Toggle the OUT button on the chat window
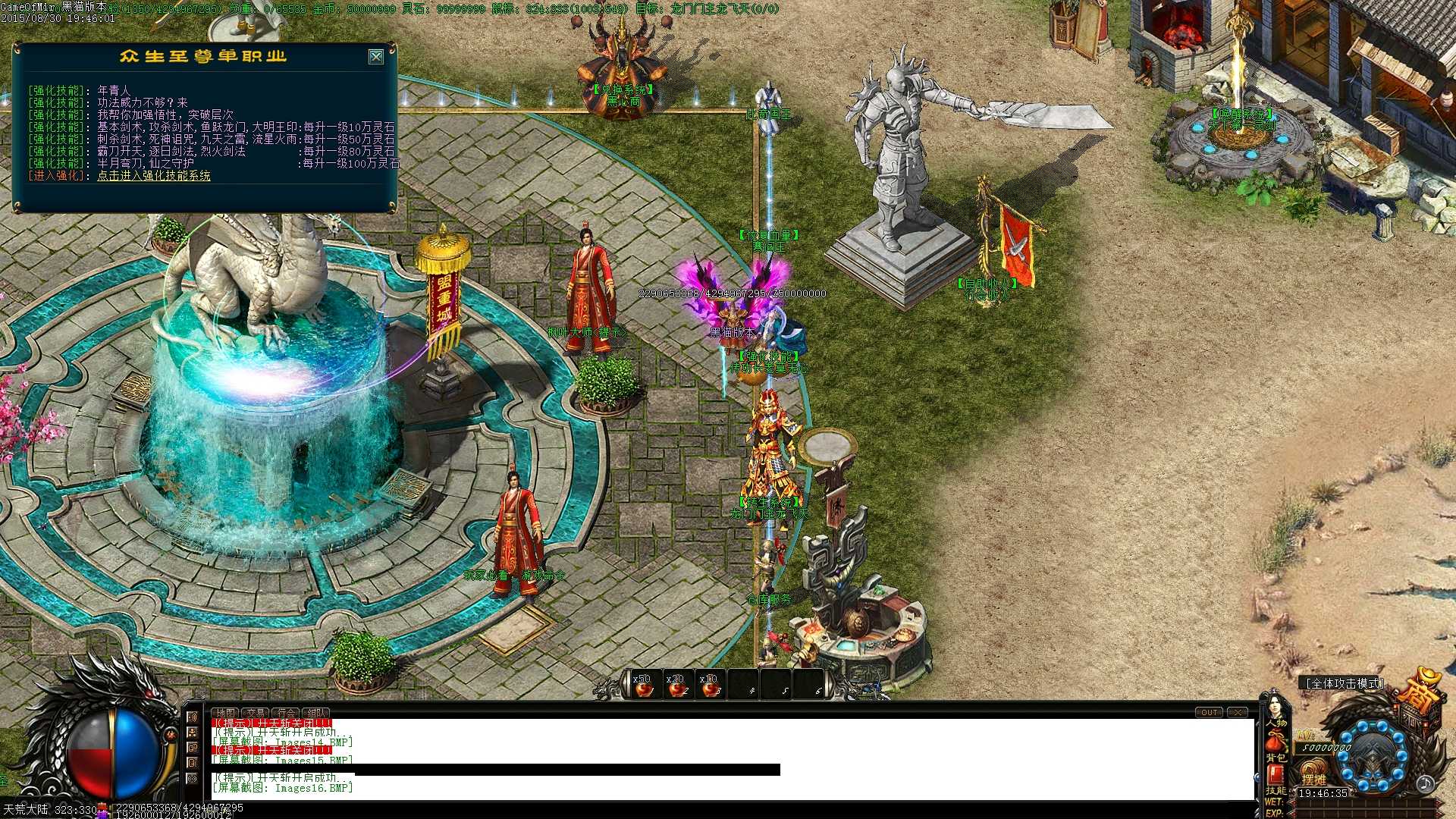Screen dimensions: 1456x819 (x=1209, y=712)
